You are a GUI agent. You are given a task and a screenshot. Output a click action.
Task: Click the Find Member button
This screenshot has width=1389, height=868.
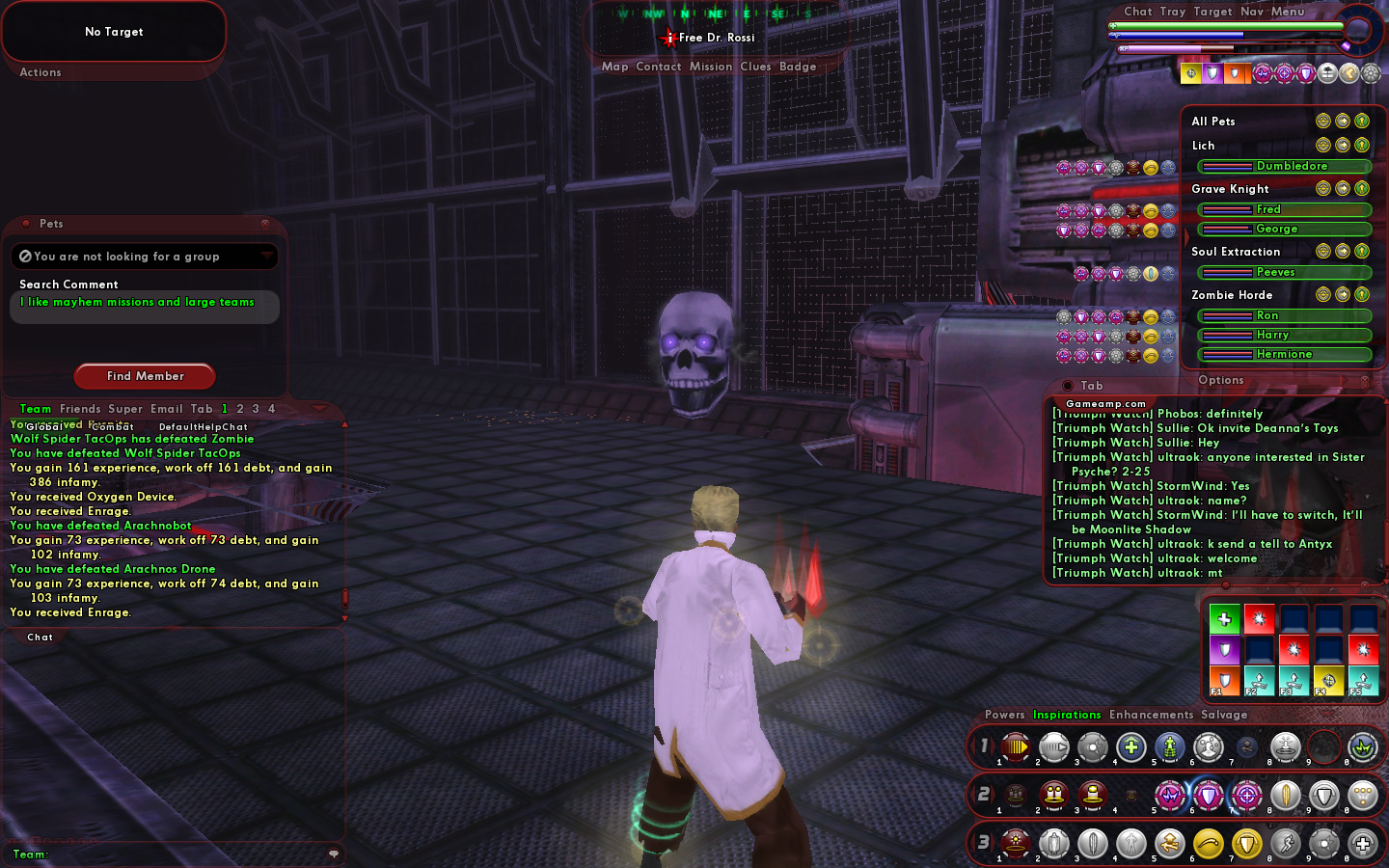tap(145, 376)
